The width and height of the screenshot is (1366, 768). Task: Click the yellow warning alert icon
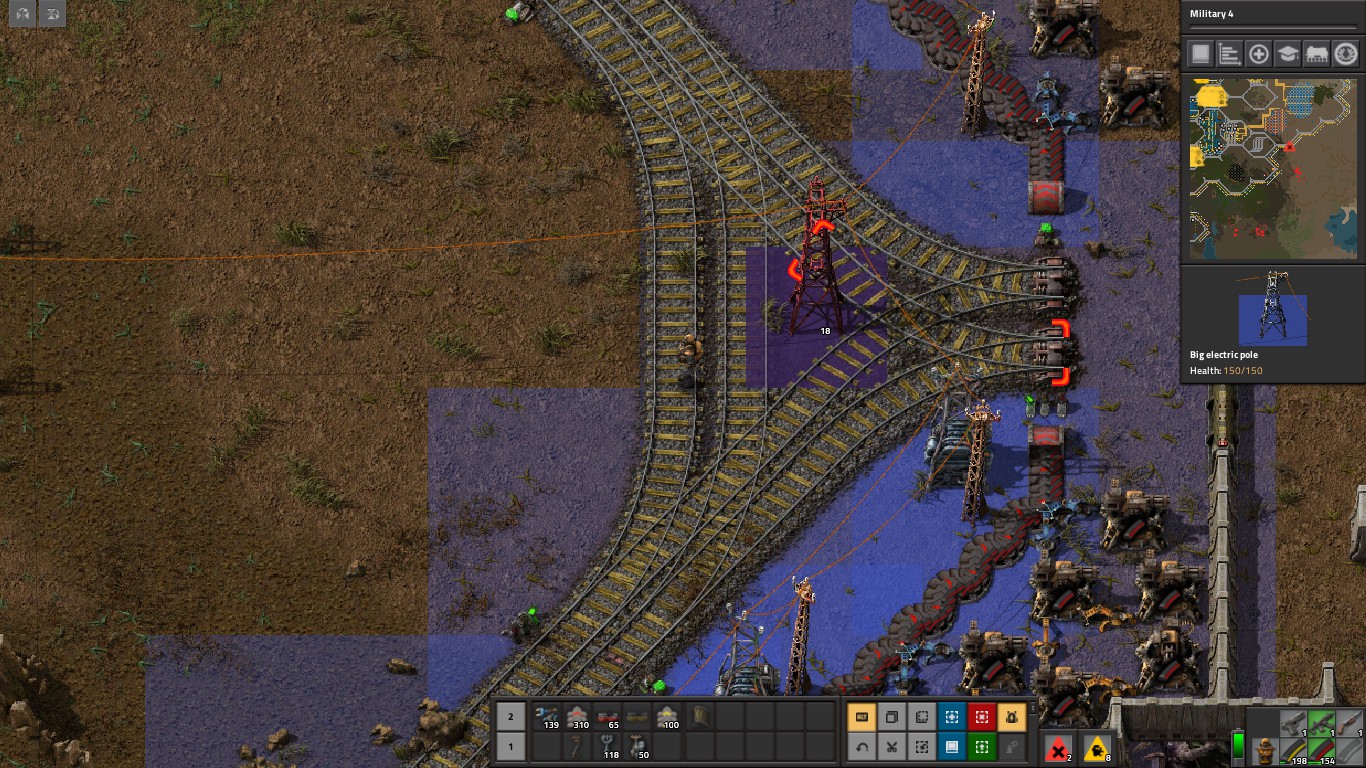1097,748
